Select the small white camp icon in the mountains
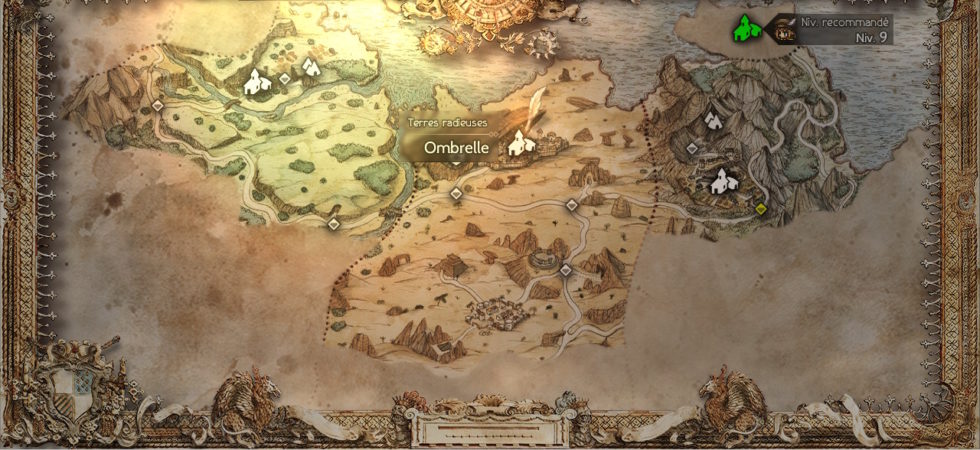The width and height of the screenshot is (980, 450). point(713,119)
